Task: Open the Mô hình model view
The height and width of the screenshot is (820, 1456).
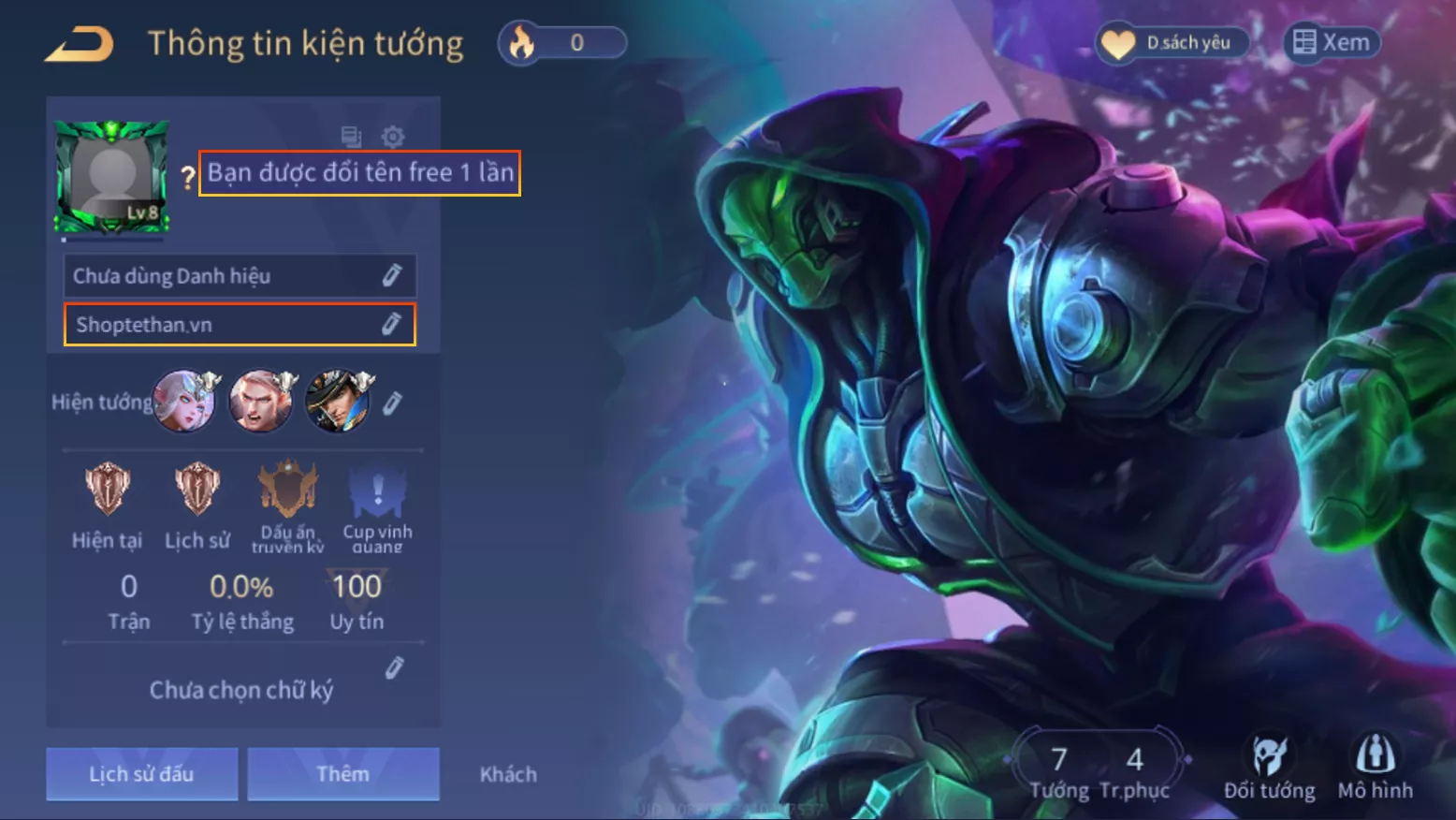Action: point(1376,767)
